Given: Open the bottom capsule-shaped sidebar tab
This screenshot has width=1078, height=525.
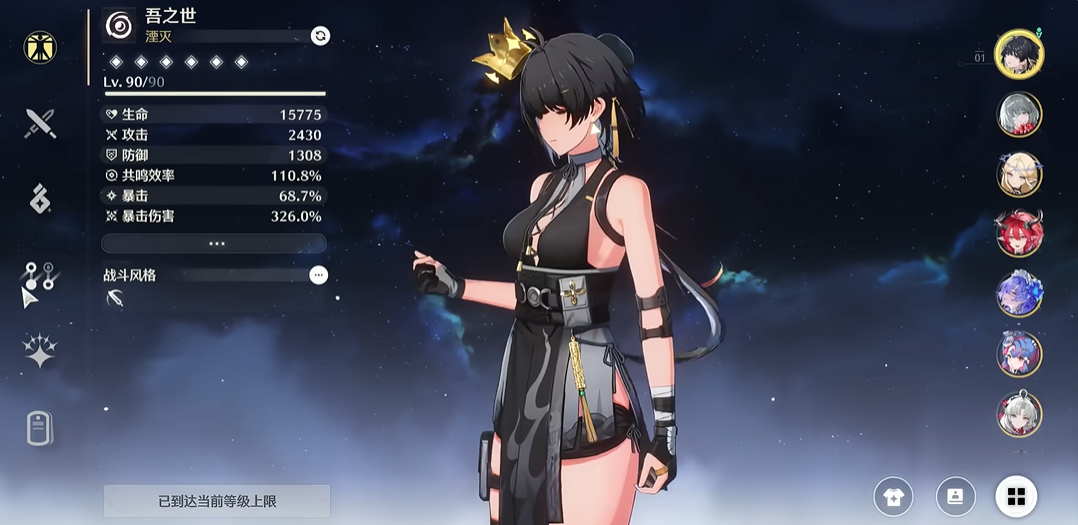Looking at the screenshot, I should (x=39, y=428).
